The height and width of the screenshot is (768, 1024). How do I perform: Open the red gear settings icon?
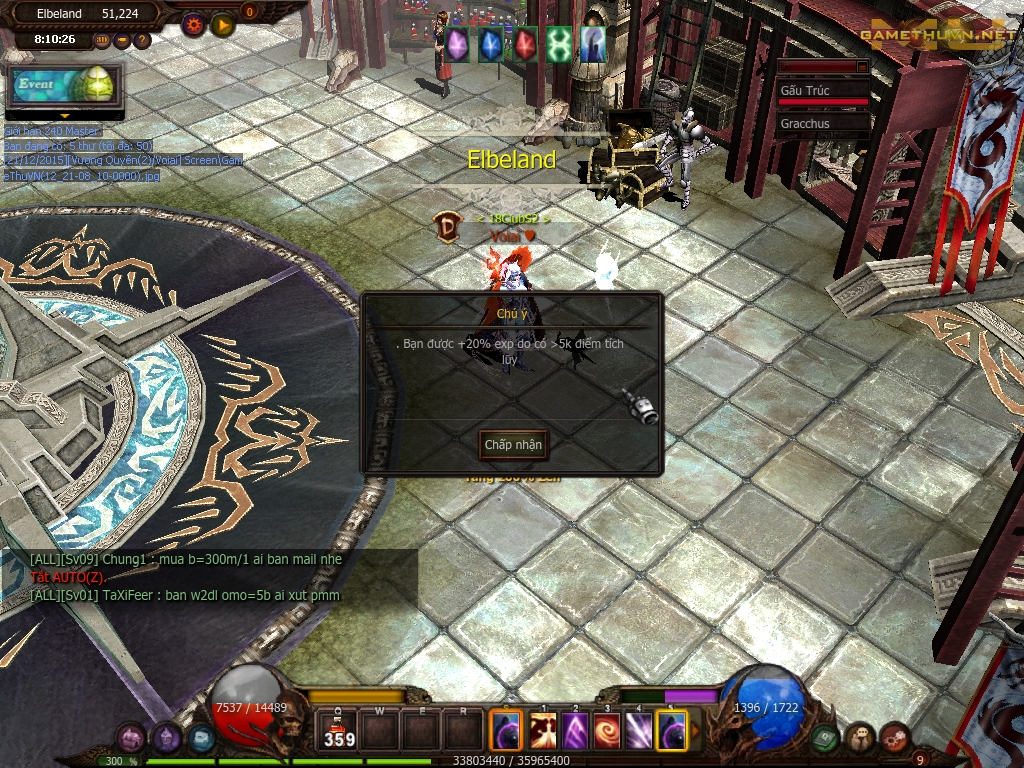[194, 25]
